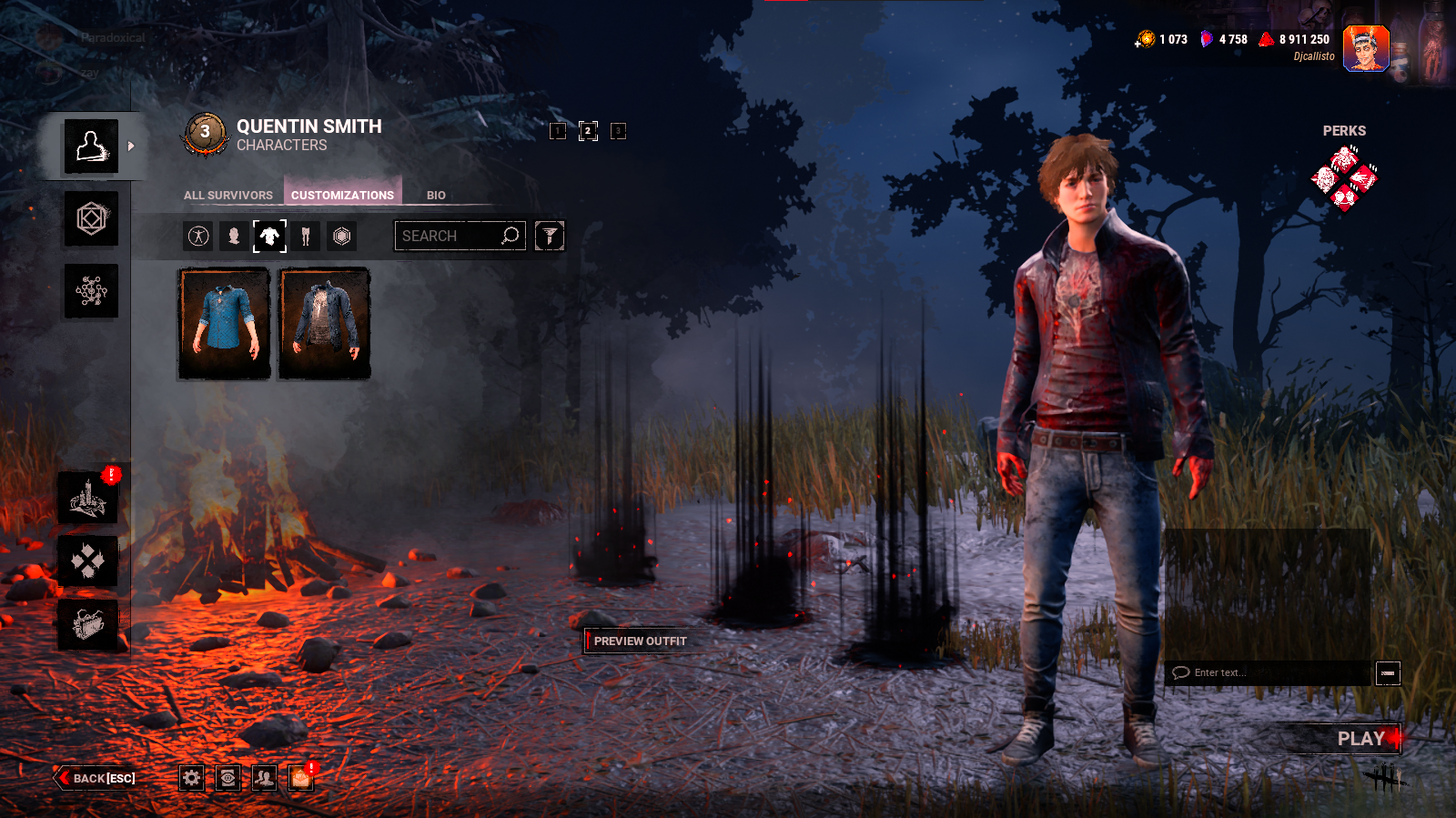Open the game settings gear
Viewport: 1456px width, 818px height.
pyautogui.click(x=191, y=778)
